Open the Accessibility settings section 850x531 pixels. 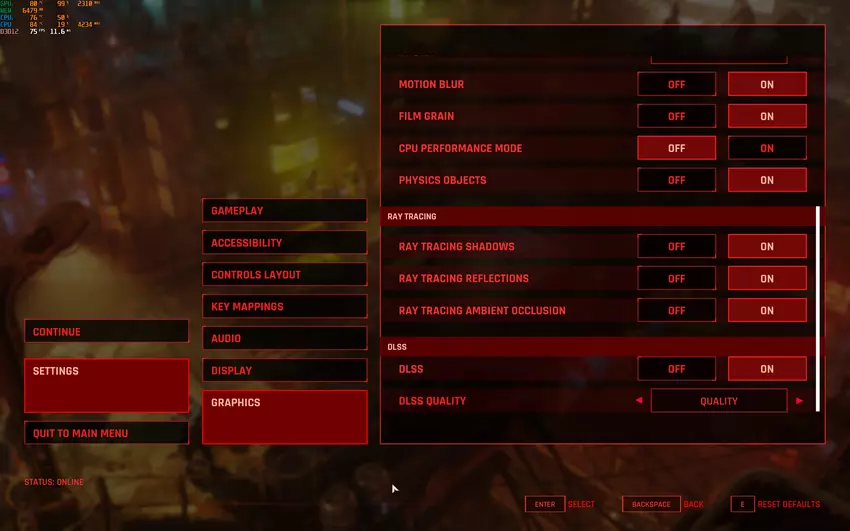click(x=284, y=243)
